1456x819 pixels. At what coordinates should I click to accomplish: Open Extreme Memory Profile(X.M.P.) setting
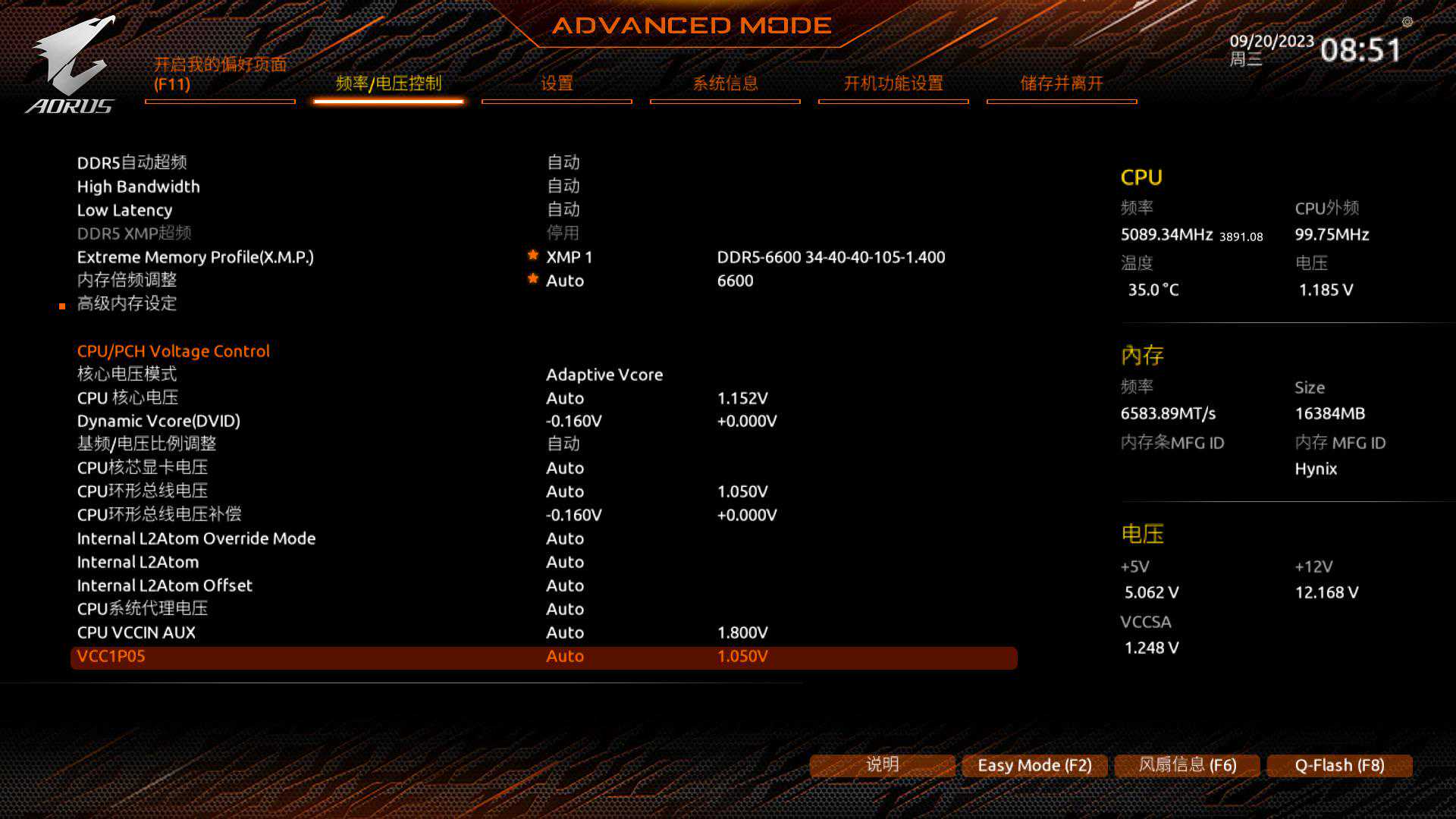coord(196,257)
